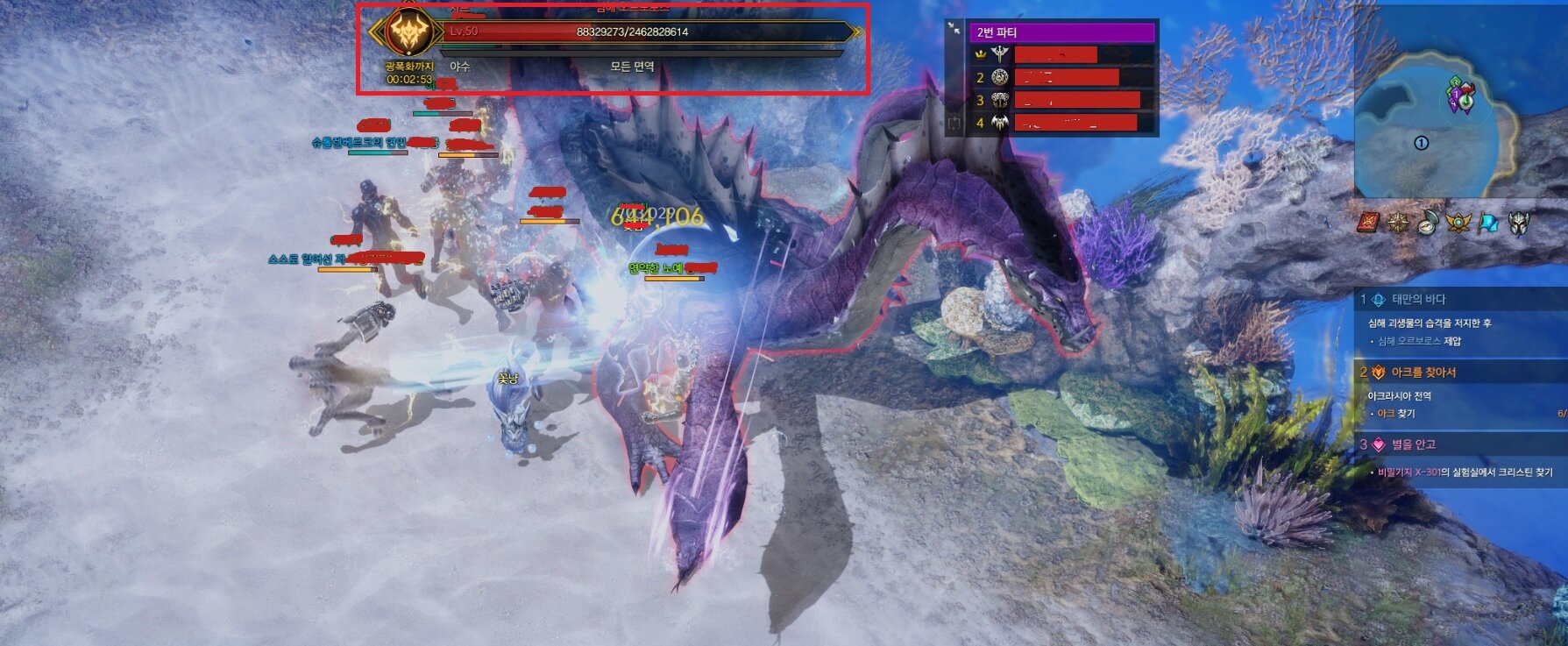The height and width of the screenshot is (646, 1568).
Task: Click the 비밀기지 X-301 location link
Action: (1408, 472)
